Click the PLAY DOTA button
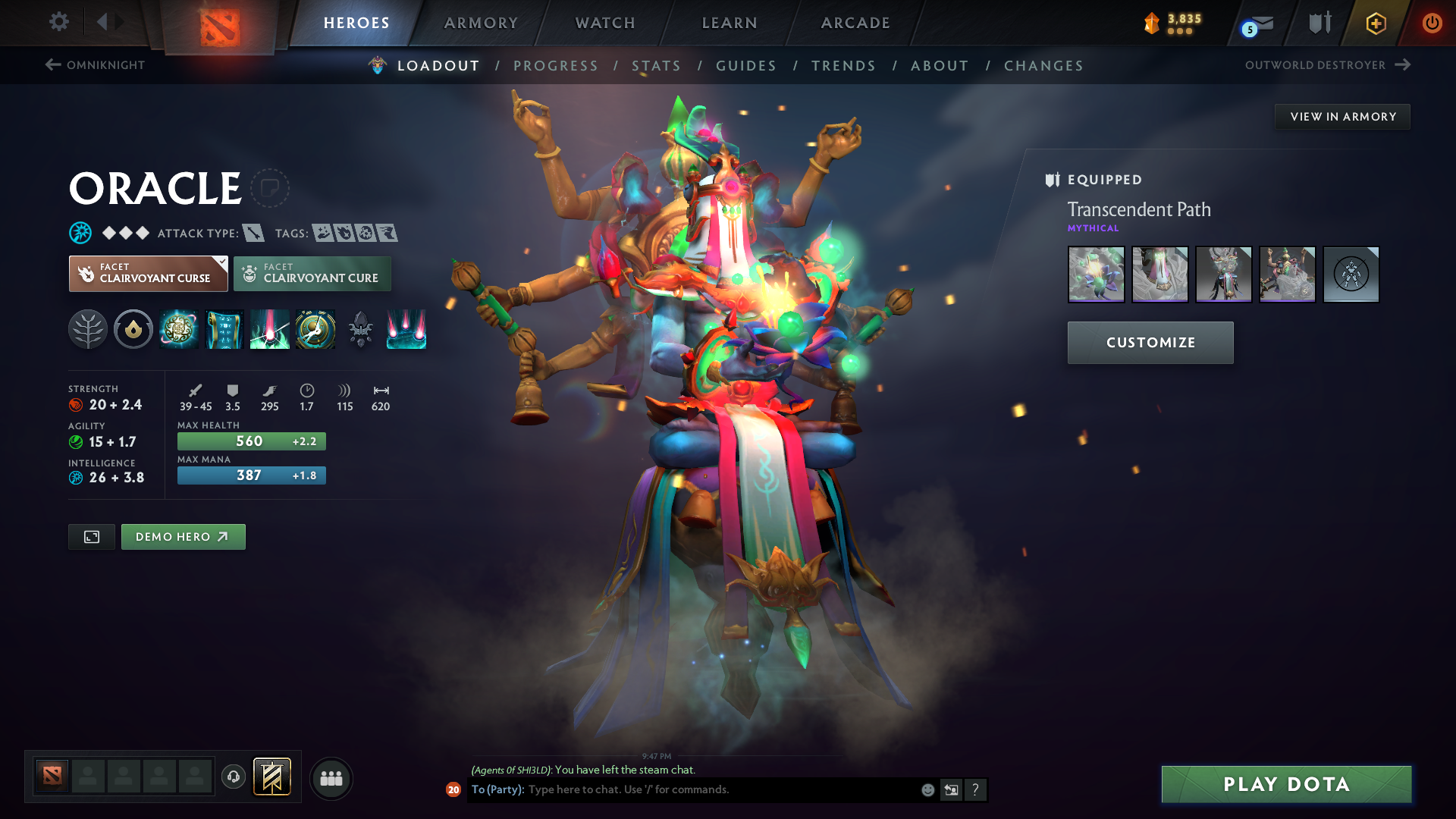Image resolution: width=1456 pixels, height=819 pixels. click(1285, 784)
